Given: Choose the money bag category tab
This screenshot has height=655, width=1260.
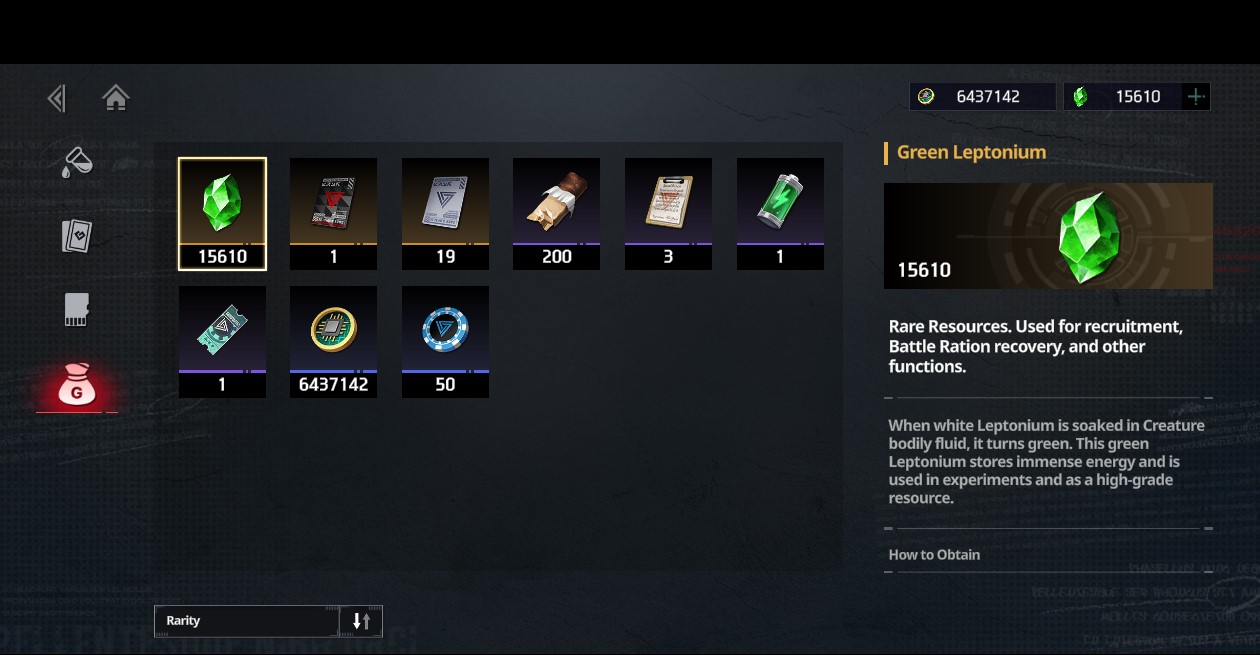Looking at the screenshot, I should coord(77,385).
